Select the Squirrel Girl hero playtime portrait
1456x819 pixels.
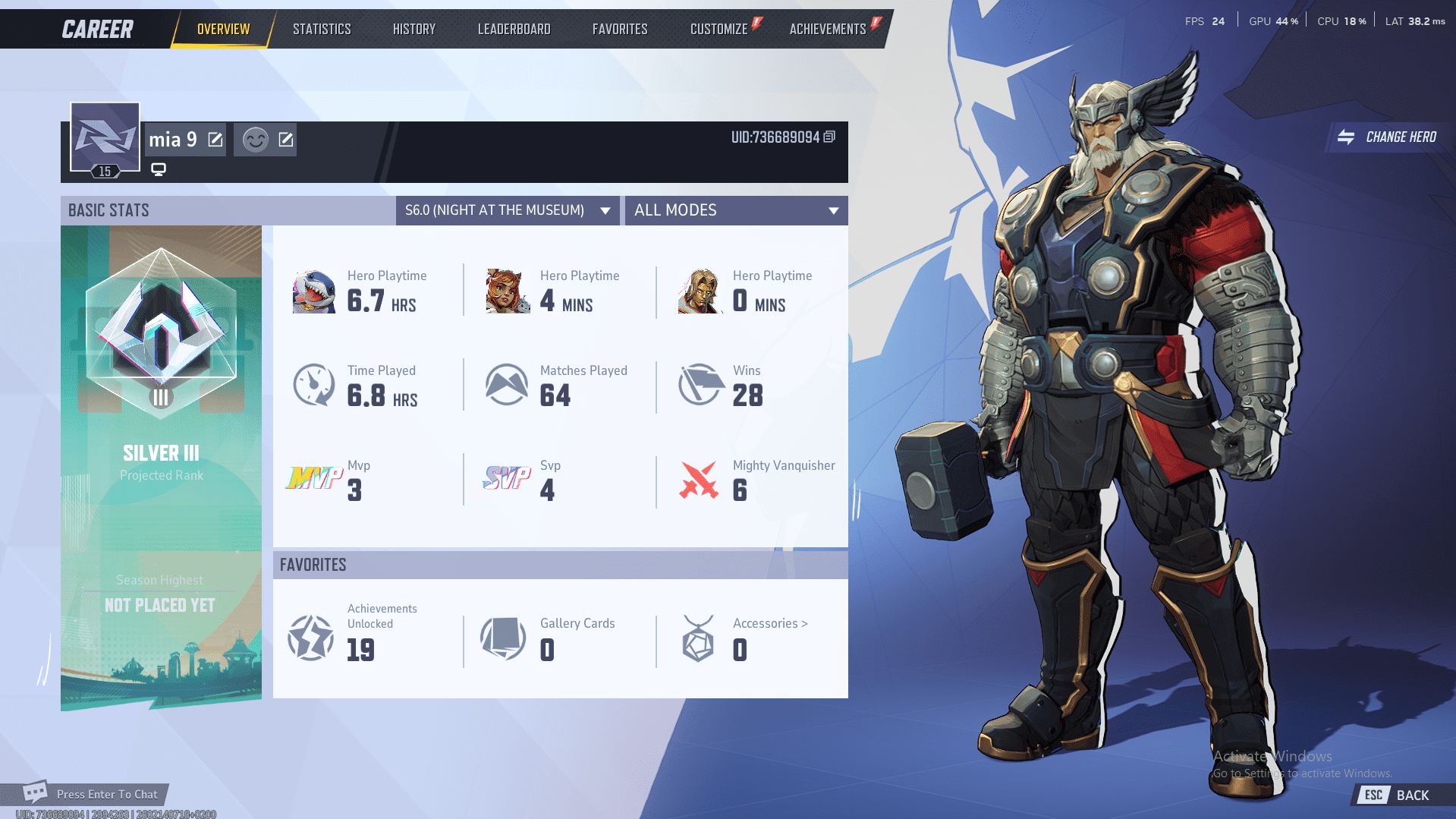[506, 291]
